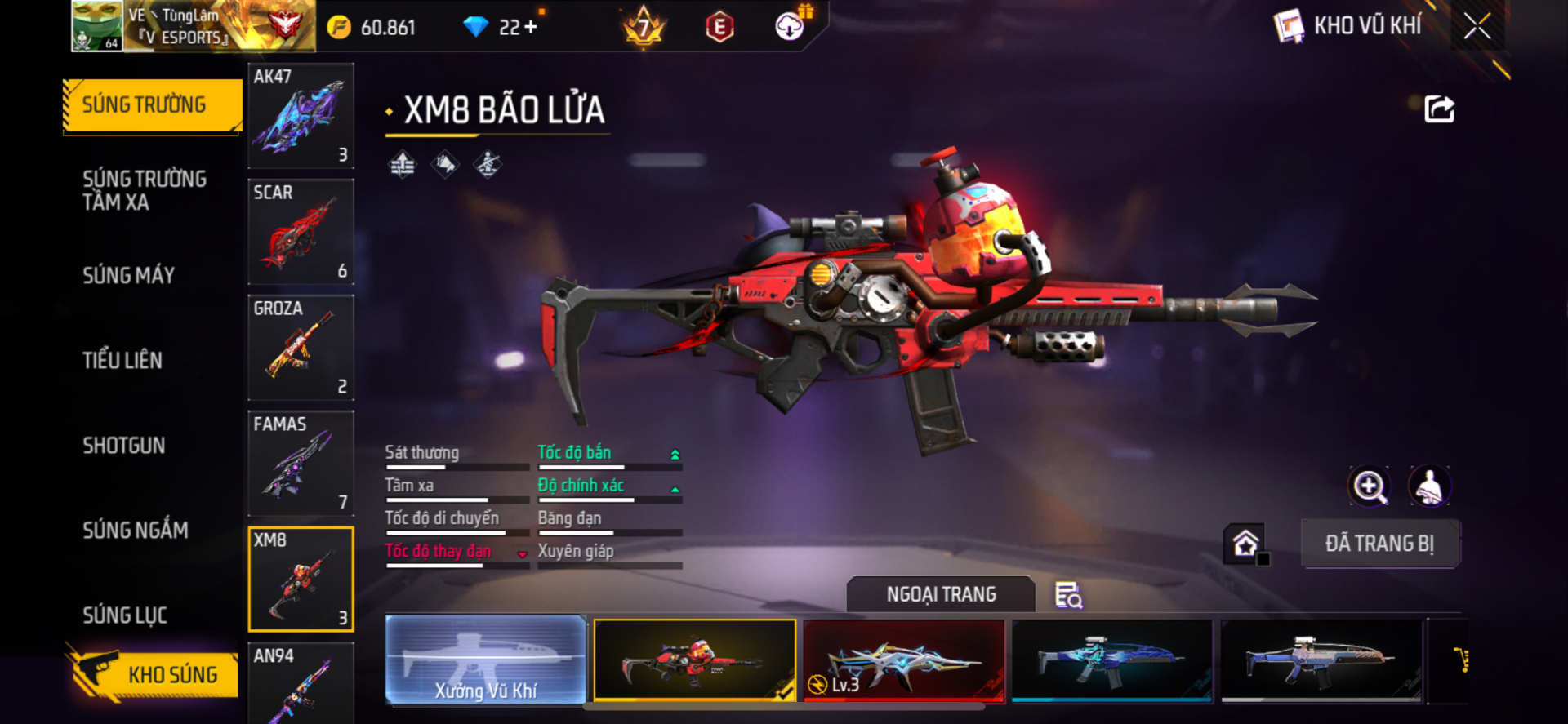Select the Xưởng Vũ Khí skin thumbnail
Viewport: 1568px width, 724px height.
click(486, 660)
